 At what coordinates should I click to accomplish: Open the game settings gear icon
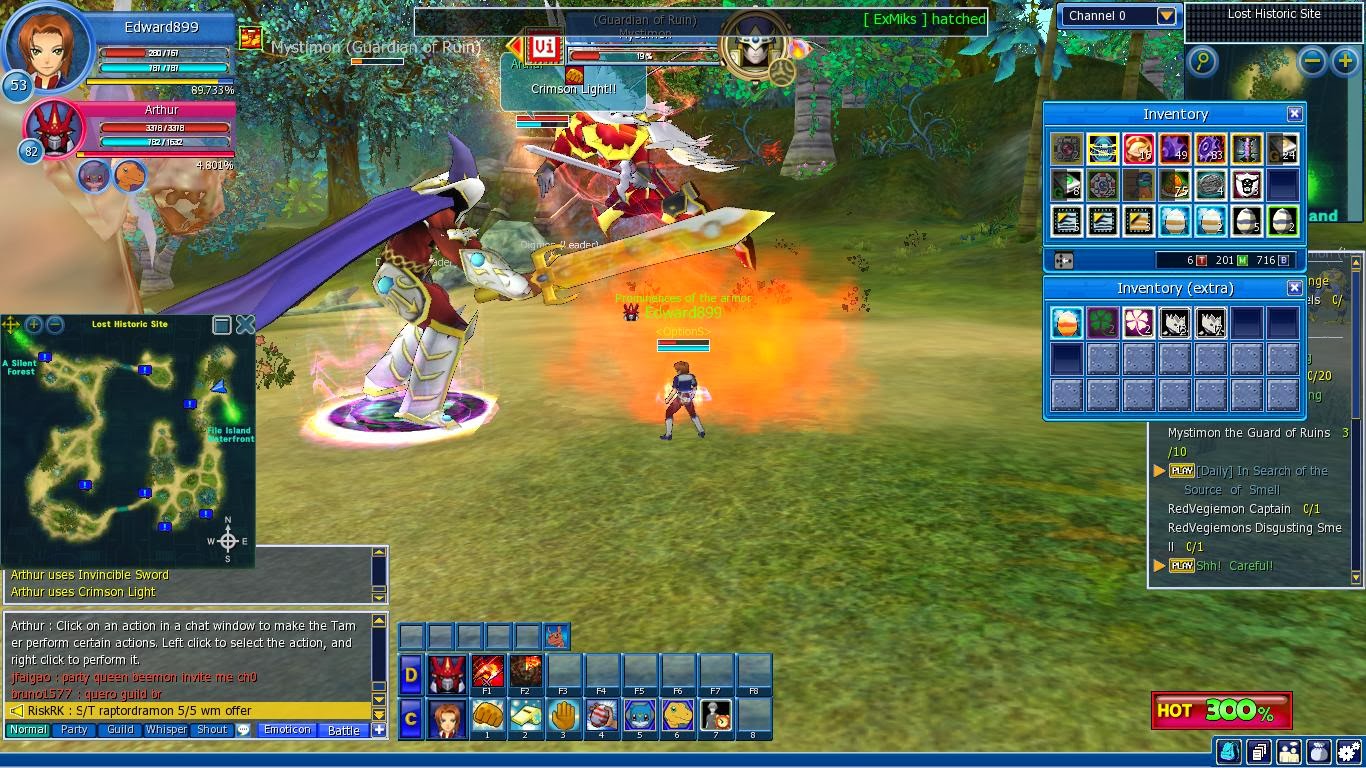(x=1348, y=751)
